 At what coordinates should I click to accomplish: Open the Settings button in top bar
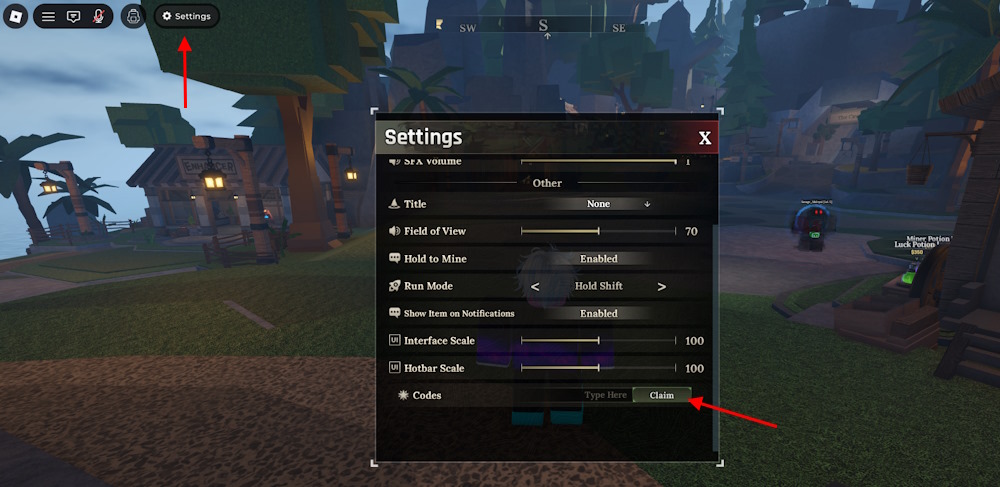coord(187,16)
